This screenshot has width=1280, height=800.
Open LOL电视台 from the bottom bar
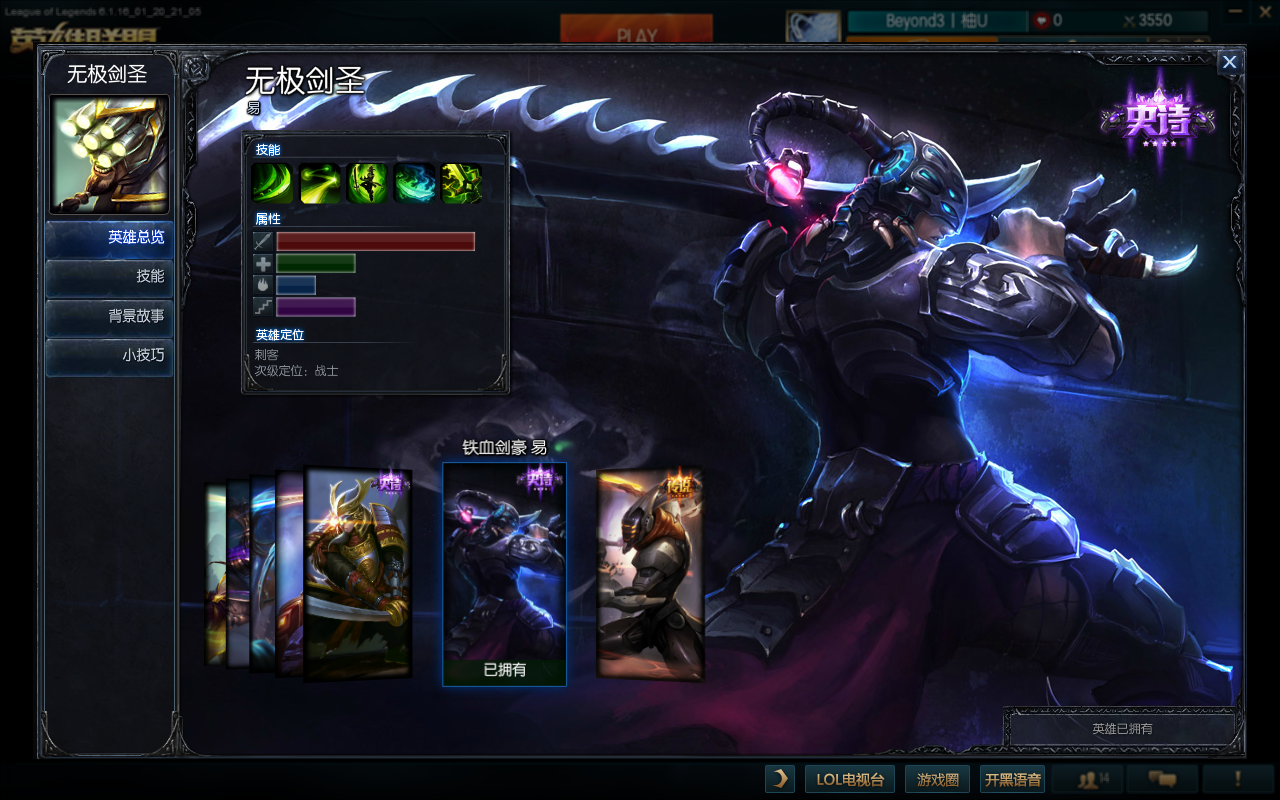point(850,780)
